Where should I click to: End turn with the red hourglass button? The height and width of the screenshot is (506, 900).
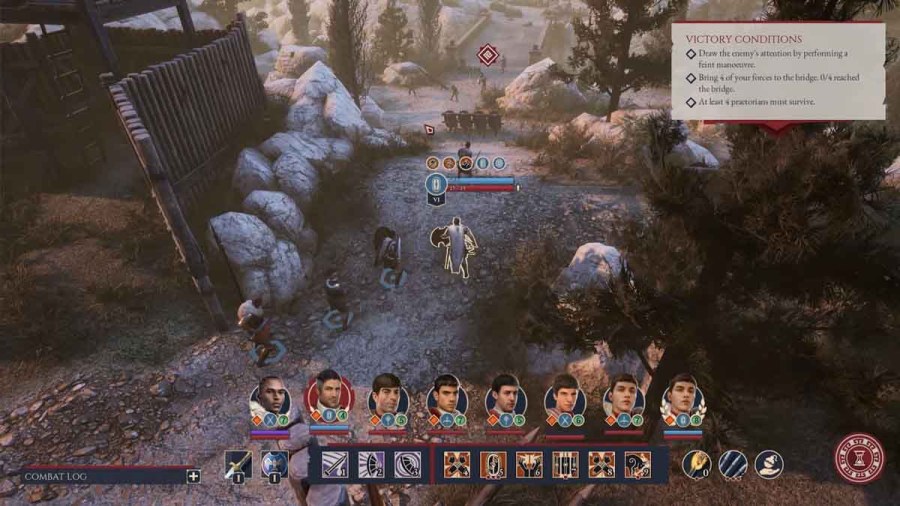point(859,459)
